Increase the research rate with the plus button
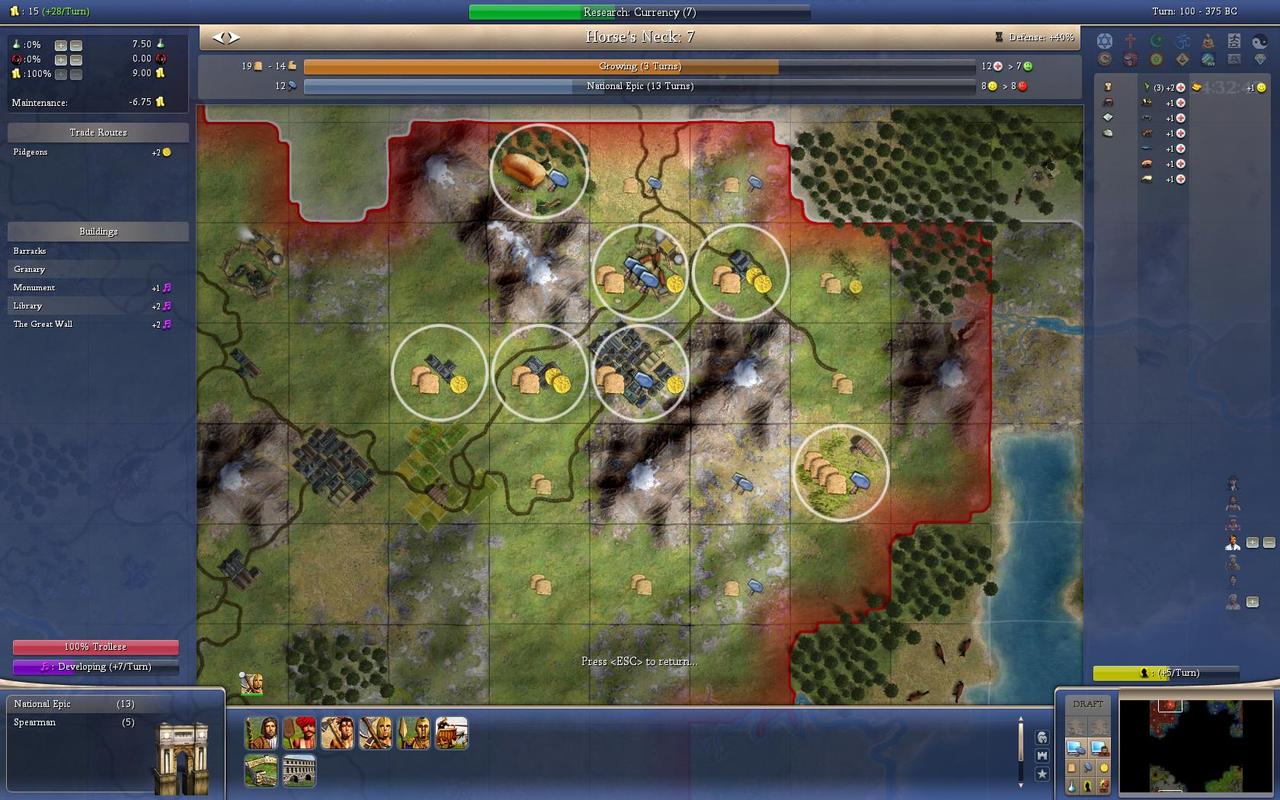 point(61,45)
